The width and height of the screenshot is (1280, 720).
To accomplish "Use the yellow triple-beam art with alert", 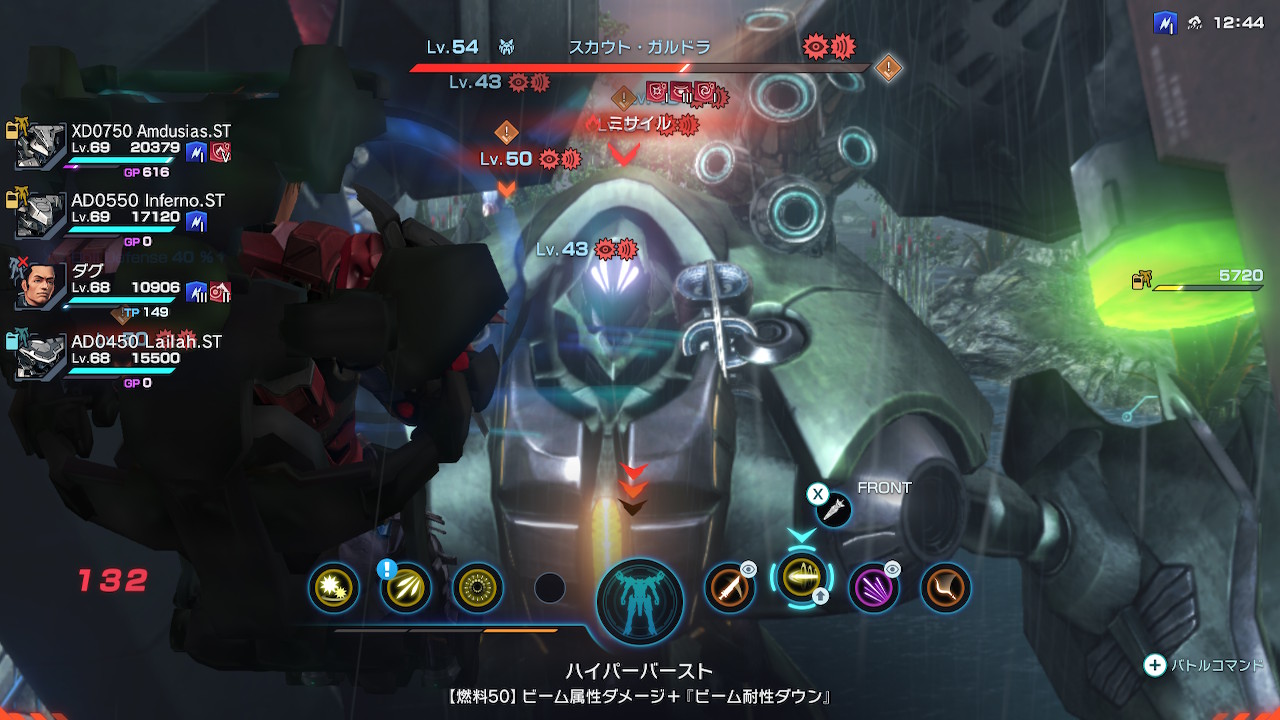I will point(406,588).
